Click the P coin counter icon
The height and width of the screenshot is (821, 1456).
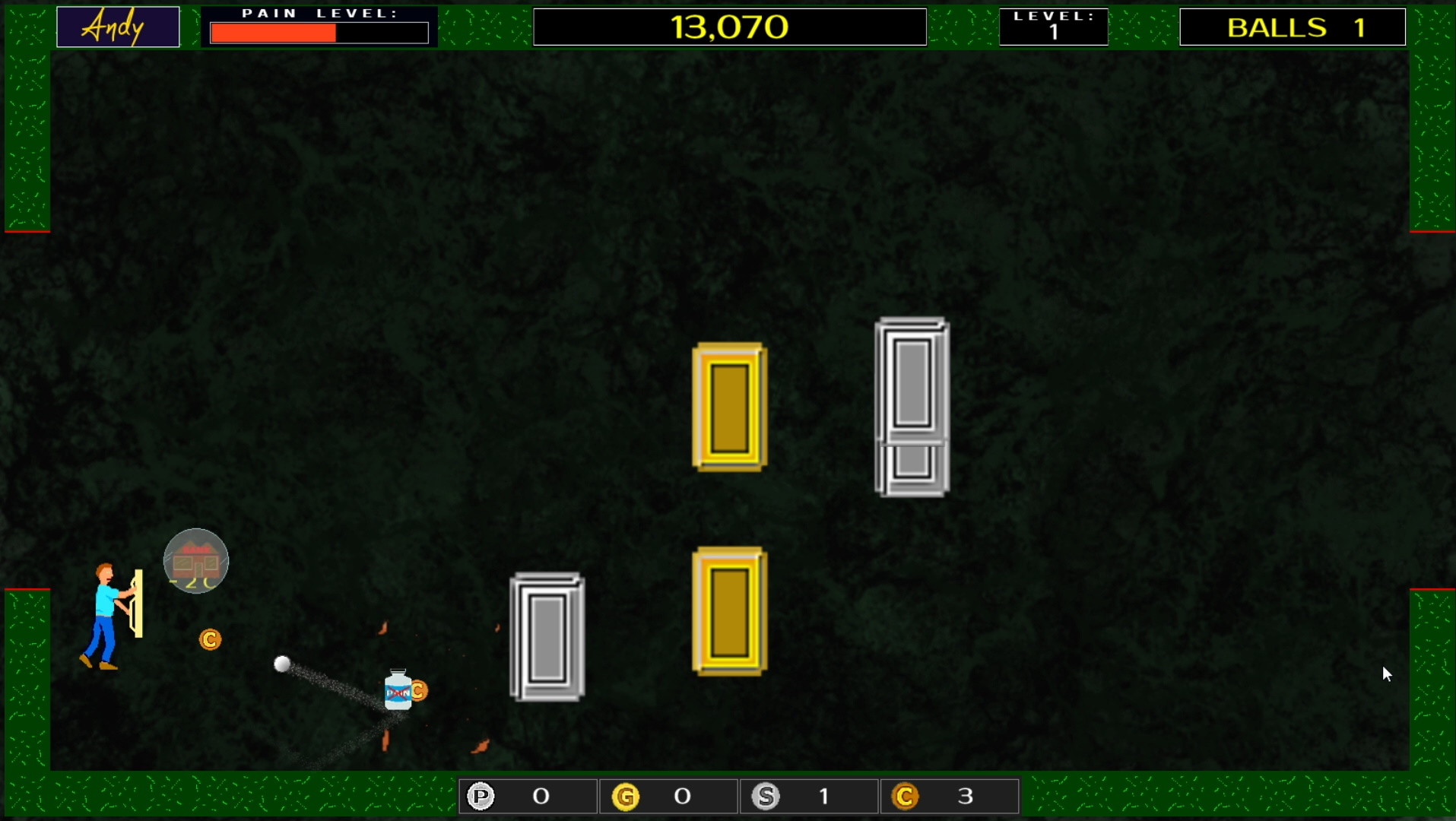[481, 796]
